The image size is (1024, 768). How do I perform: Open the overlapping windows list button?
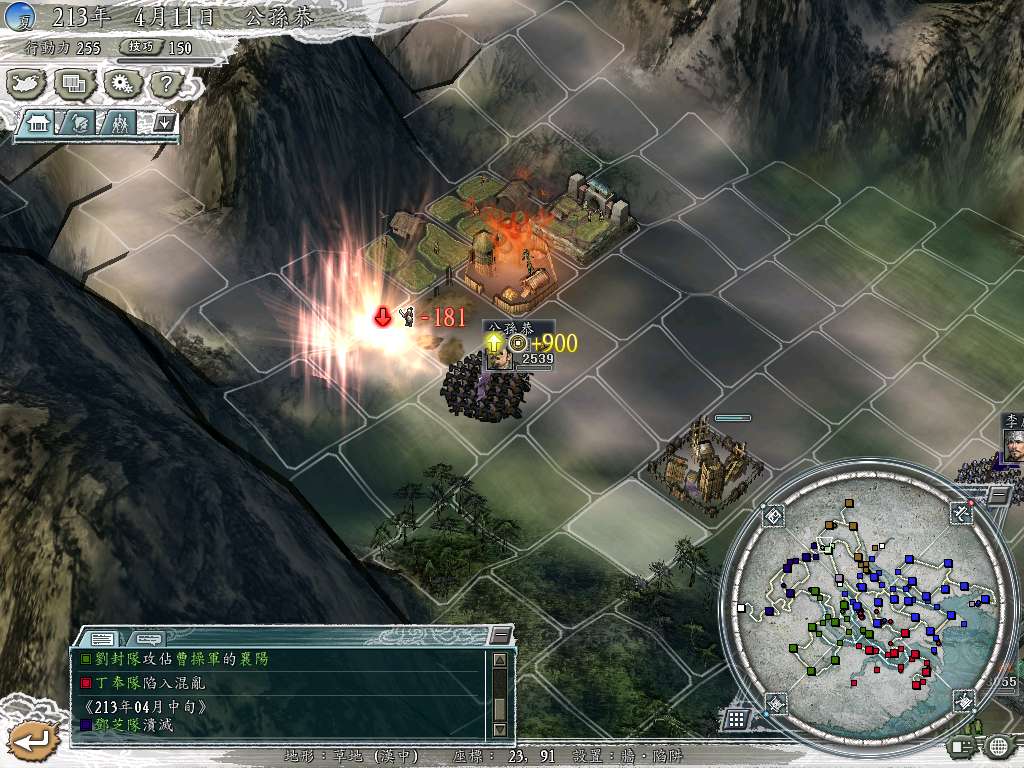(74, 83)
